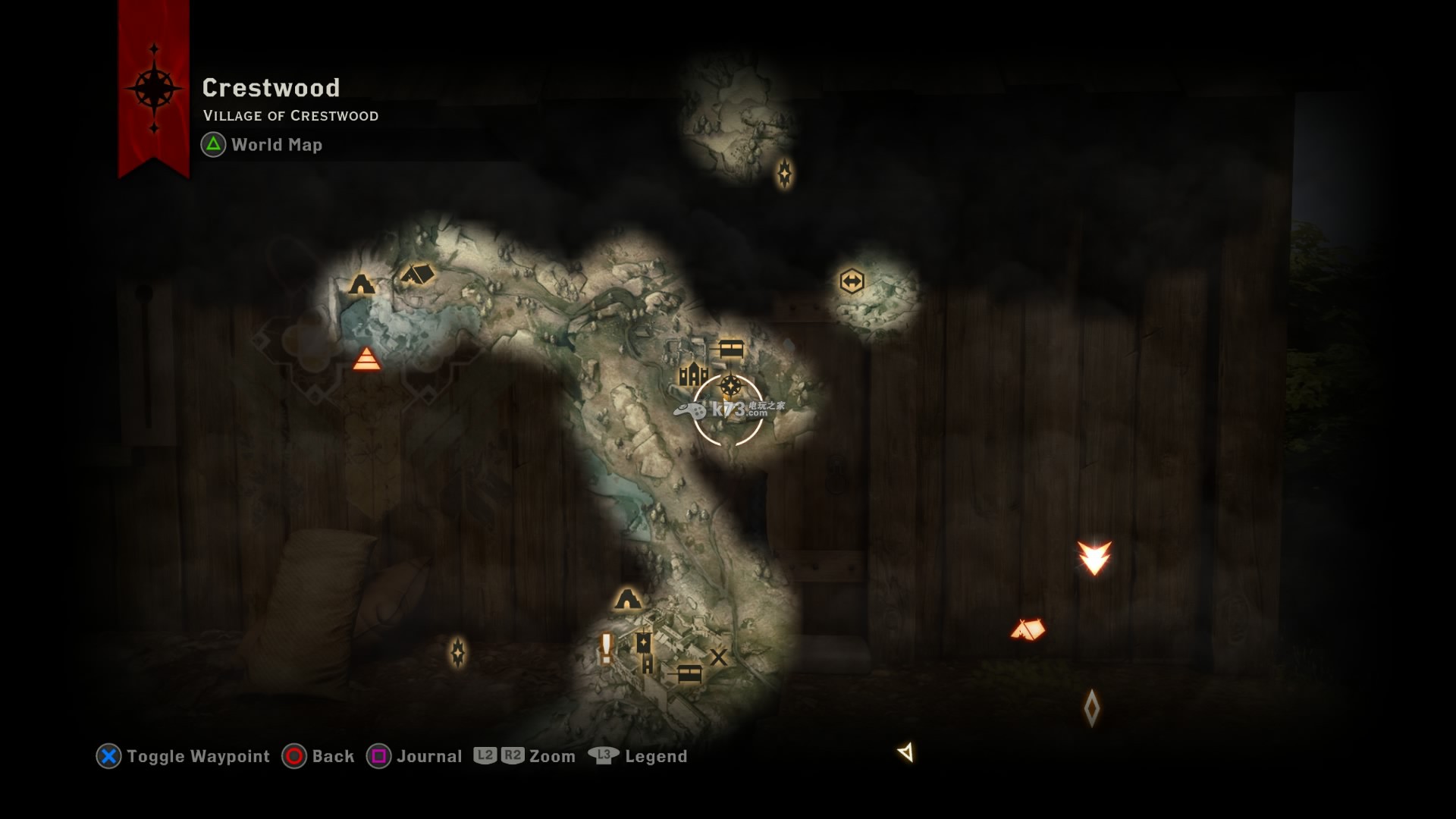Viewport: 1456px width, 819px height.
Task: Select the castle keep map marker
Action: pos(693,373)
